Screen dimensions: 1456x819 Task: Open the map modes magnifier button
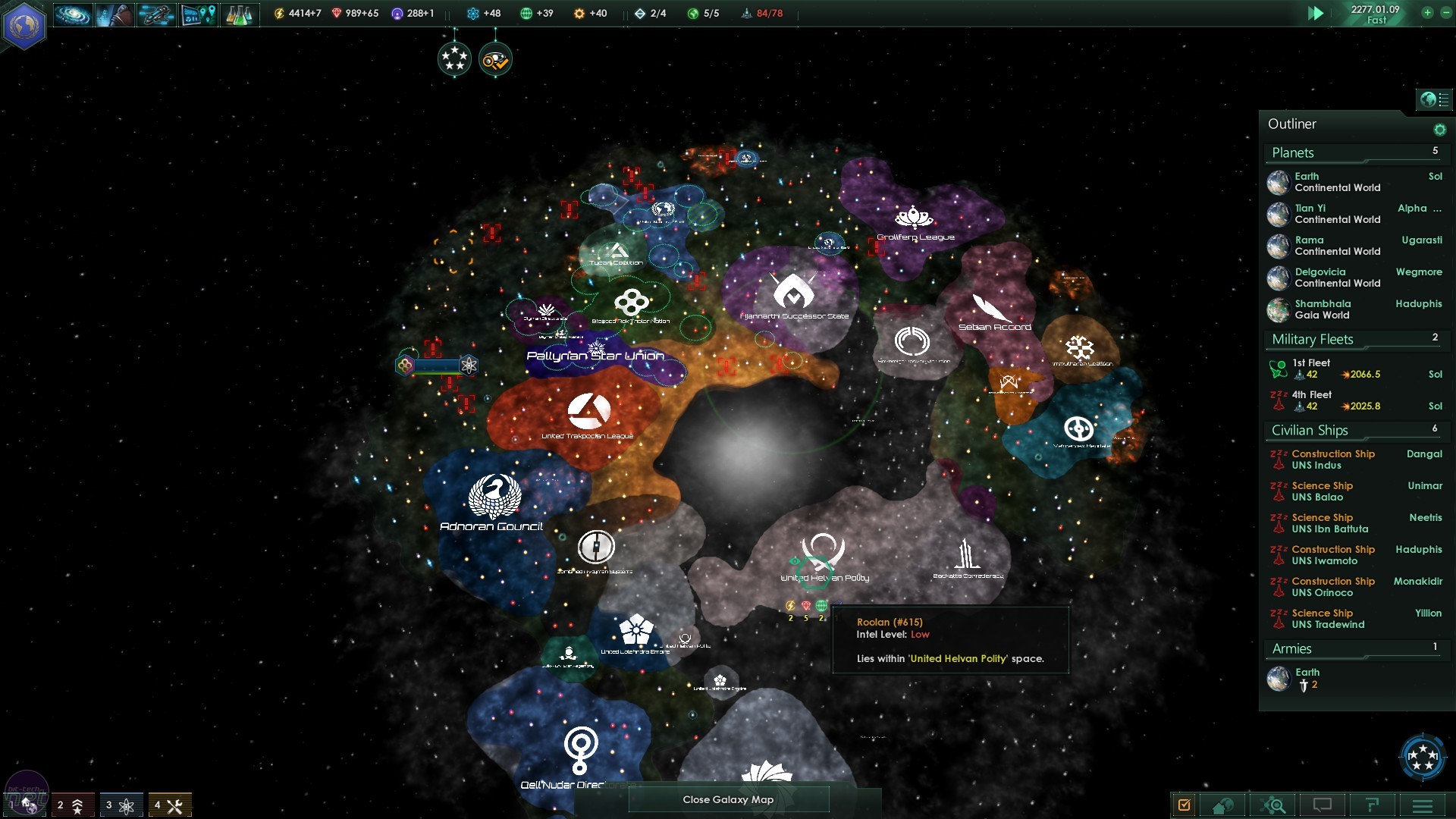[x=1274, y=805]
